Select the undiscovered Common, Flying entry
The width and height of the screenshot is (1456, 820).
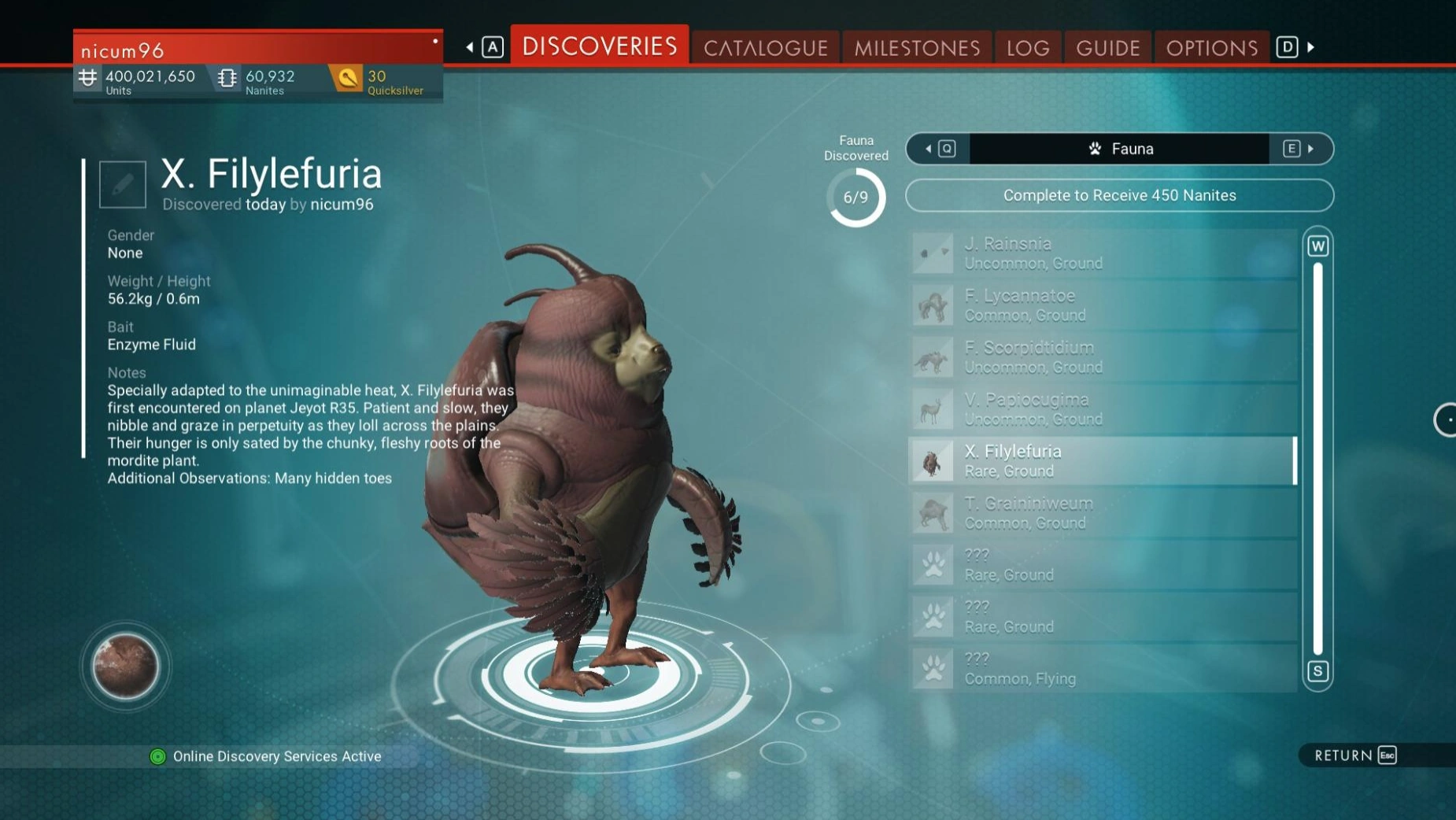click(x=1102, y=668)
